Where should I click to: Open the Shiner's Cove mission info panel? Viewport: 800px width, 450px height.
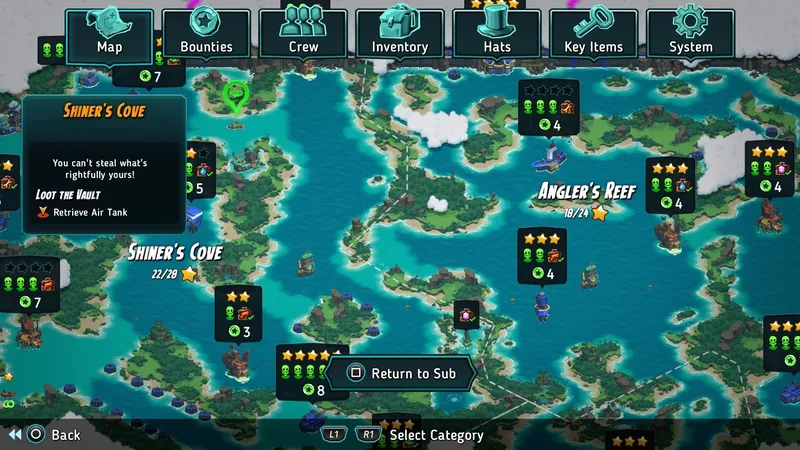pos(104,165)
